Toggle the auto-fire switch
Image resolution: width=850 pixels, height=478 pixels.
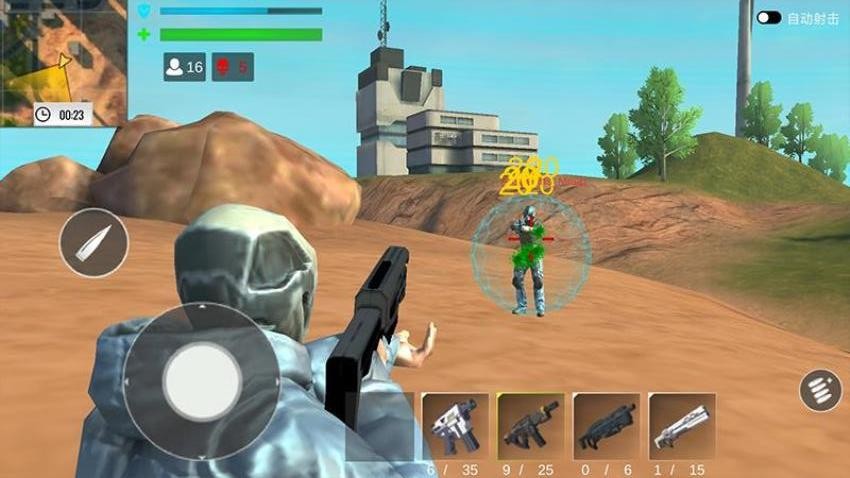pyautogui.click(x=769, y=18)
